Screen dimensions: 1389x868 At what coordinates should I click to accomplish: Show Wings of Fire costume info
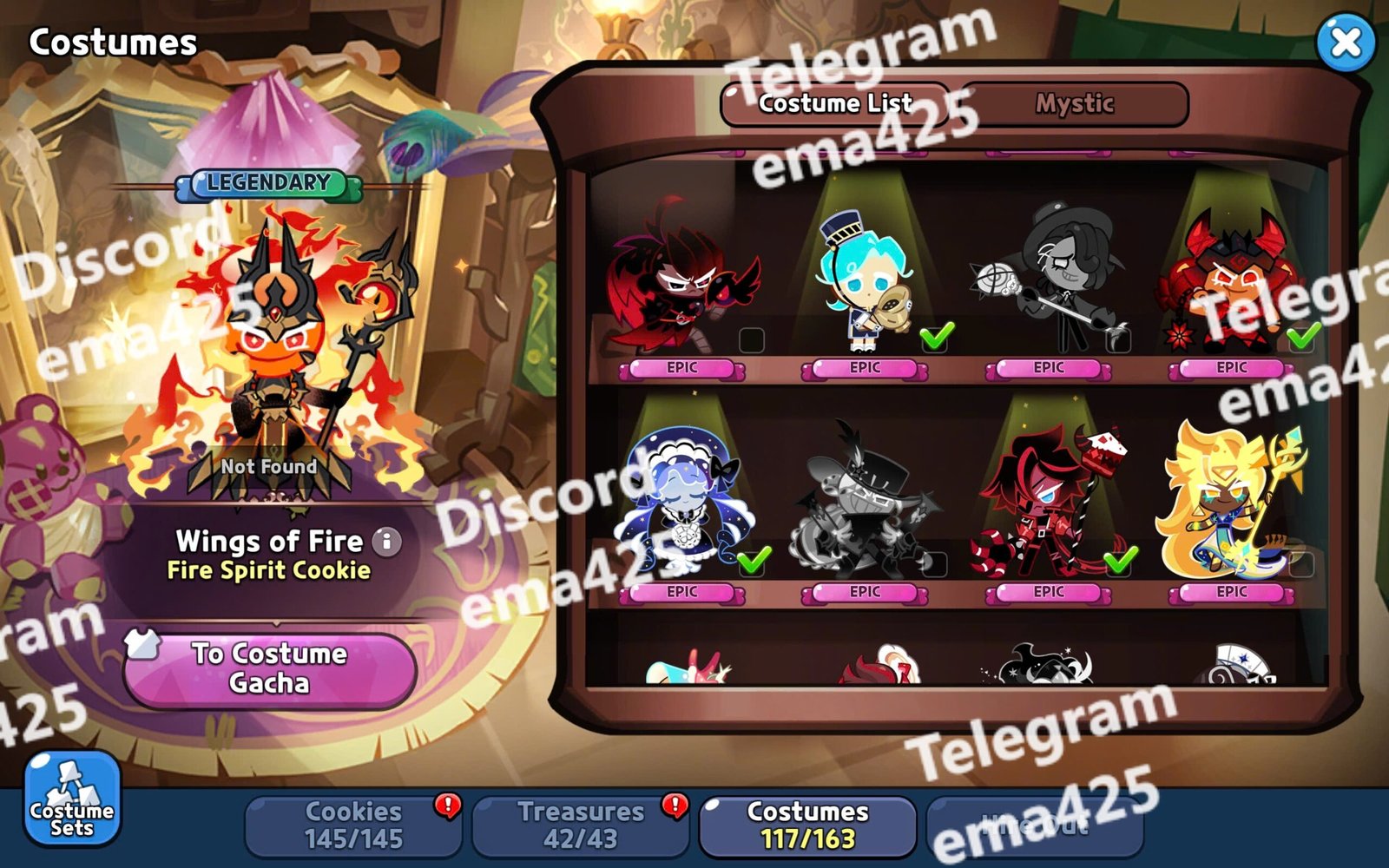[x=387, y=542]
